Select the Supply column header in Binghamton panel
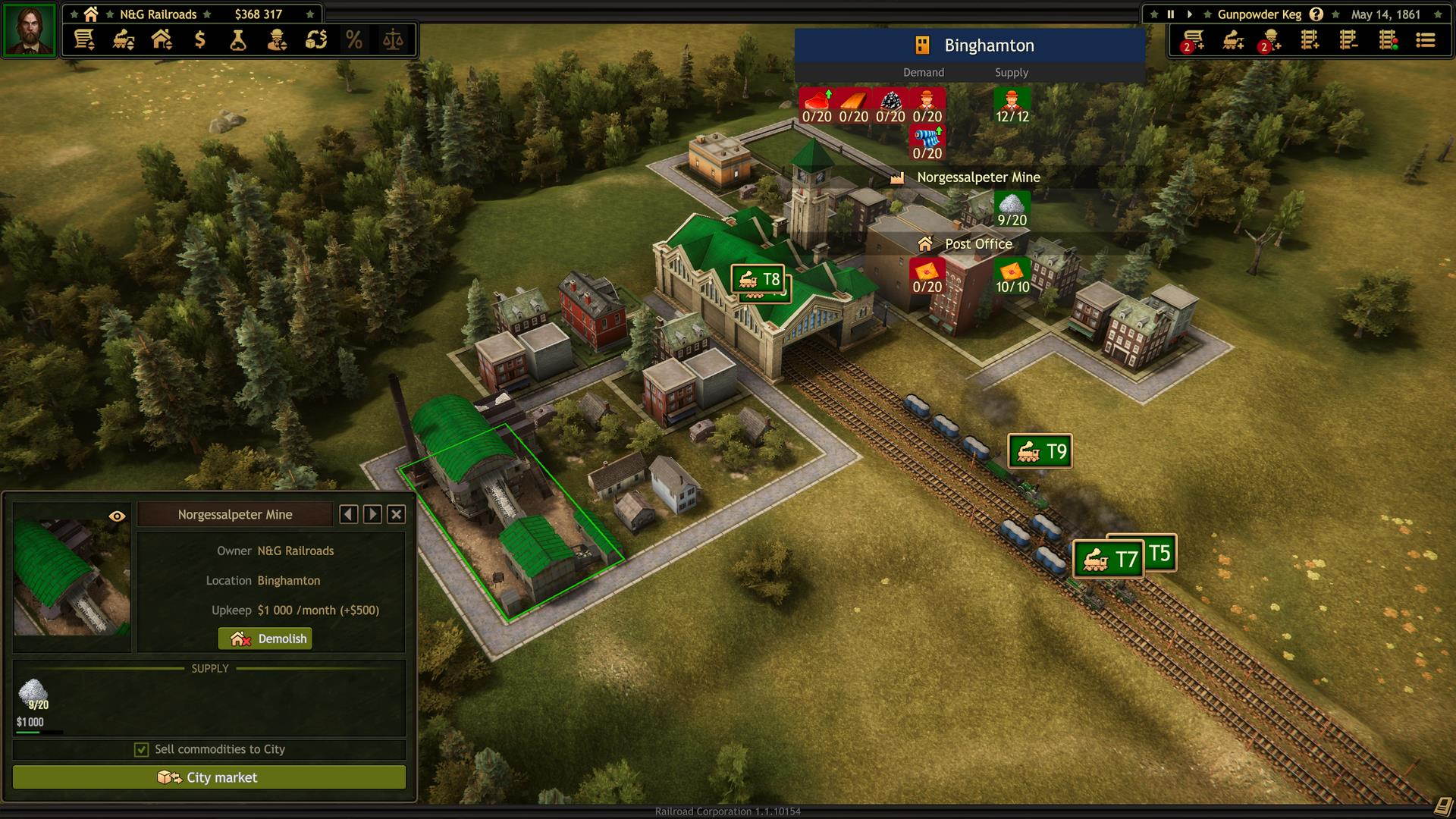Viewport: 1456px width, 819px height. [x=1011, y=72]
